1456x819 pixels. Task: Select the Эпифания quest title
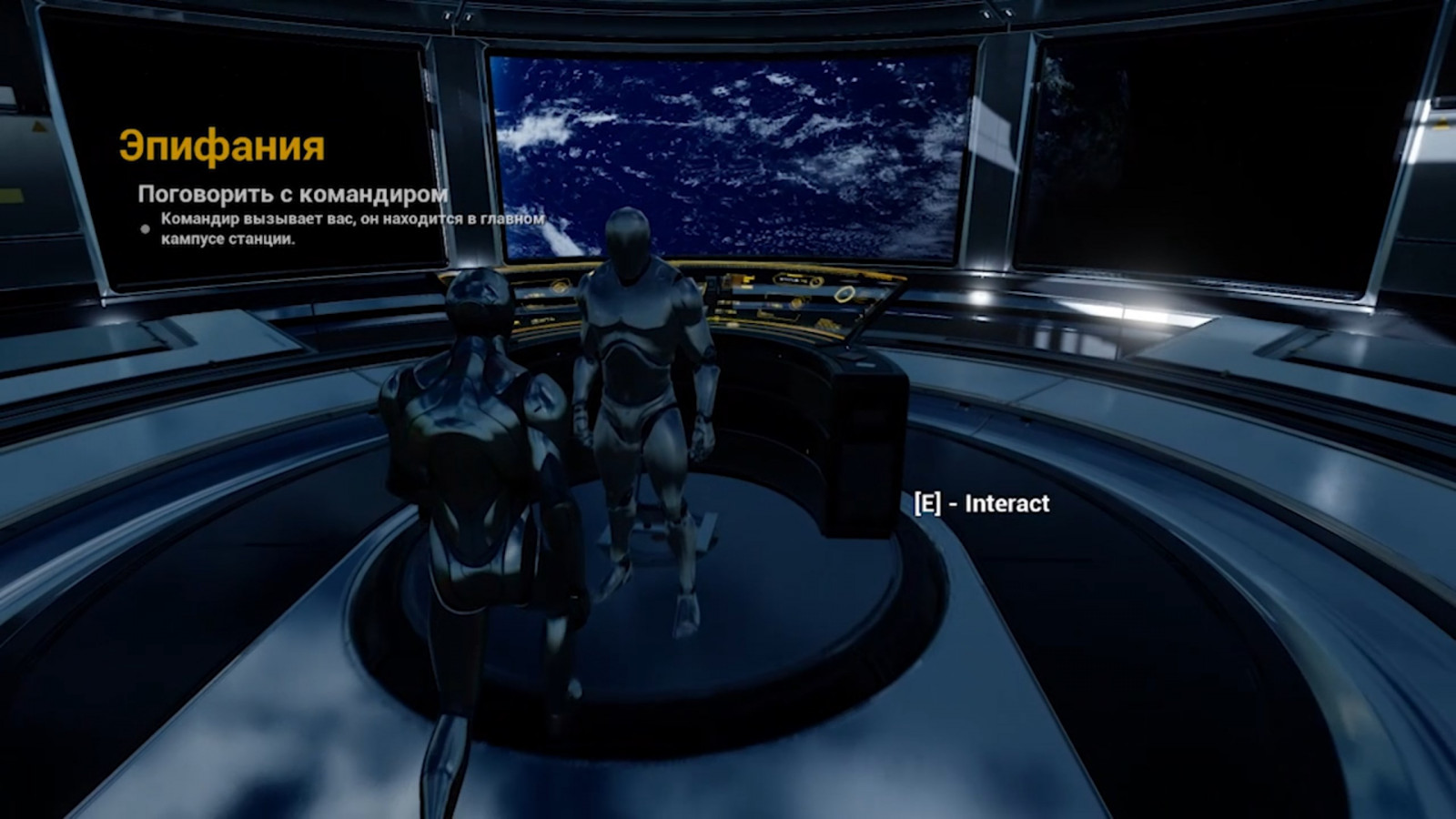coord(221,147)
